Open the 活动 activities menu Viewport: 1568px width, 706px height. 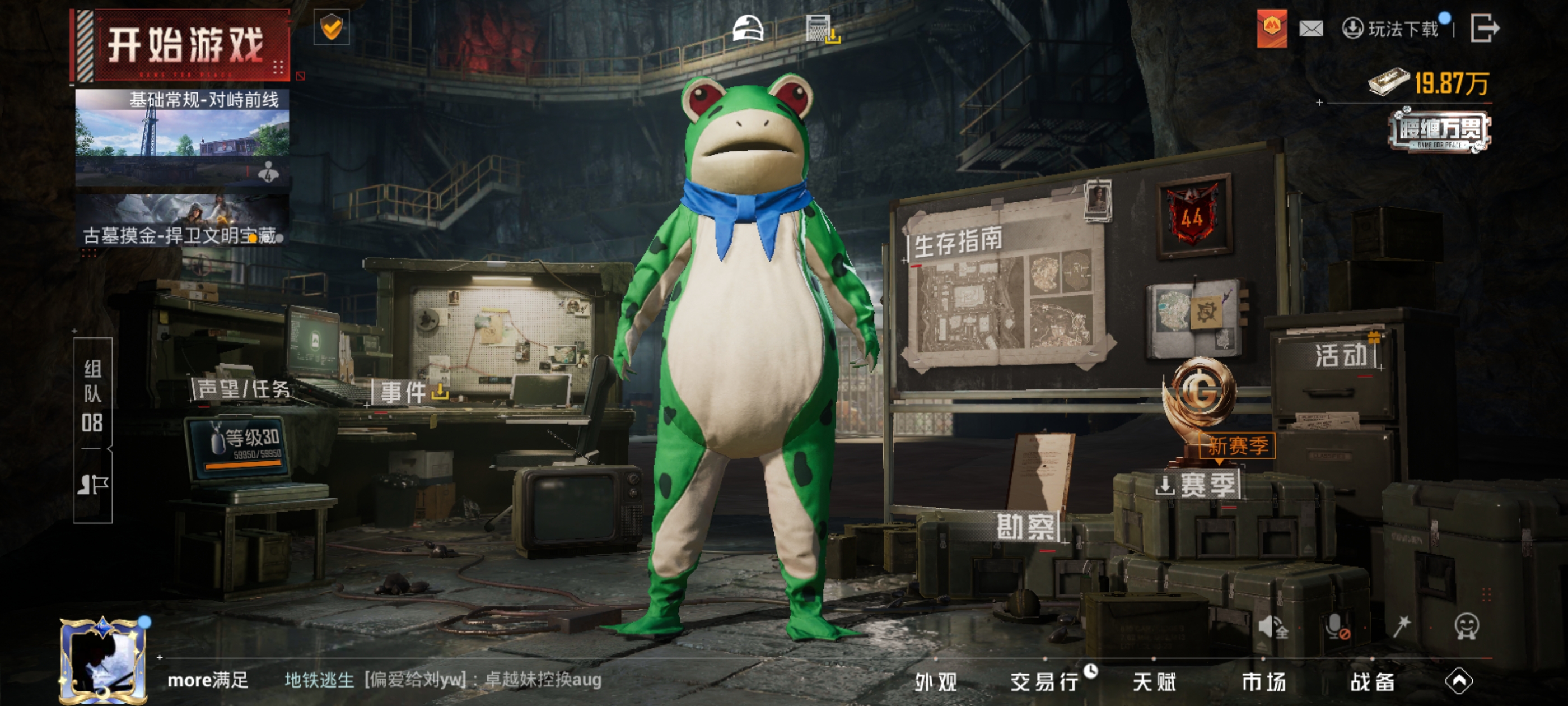click(x=1341, y=356)
